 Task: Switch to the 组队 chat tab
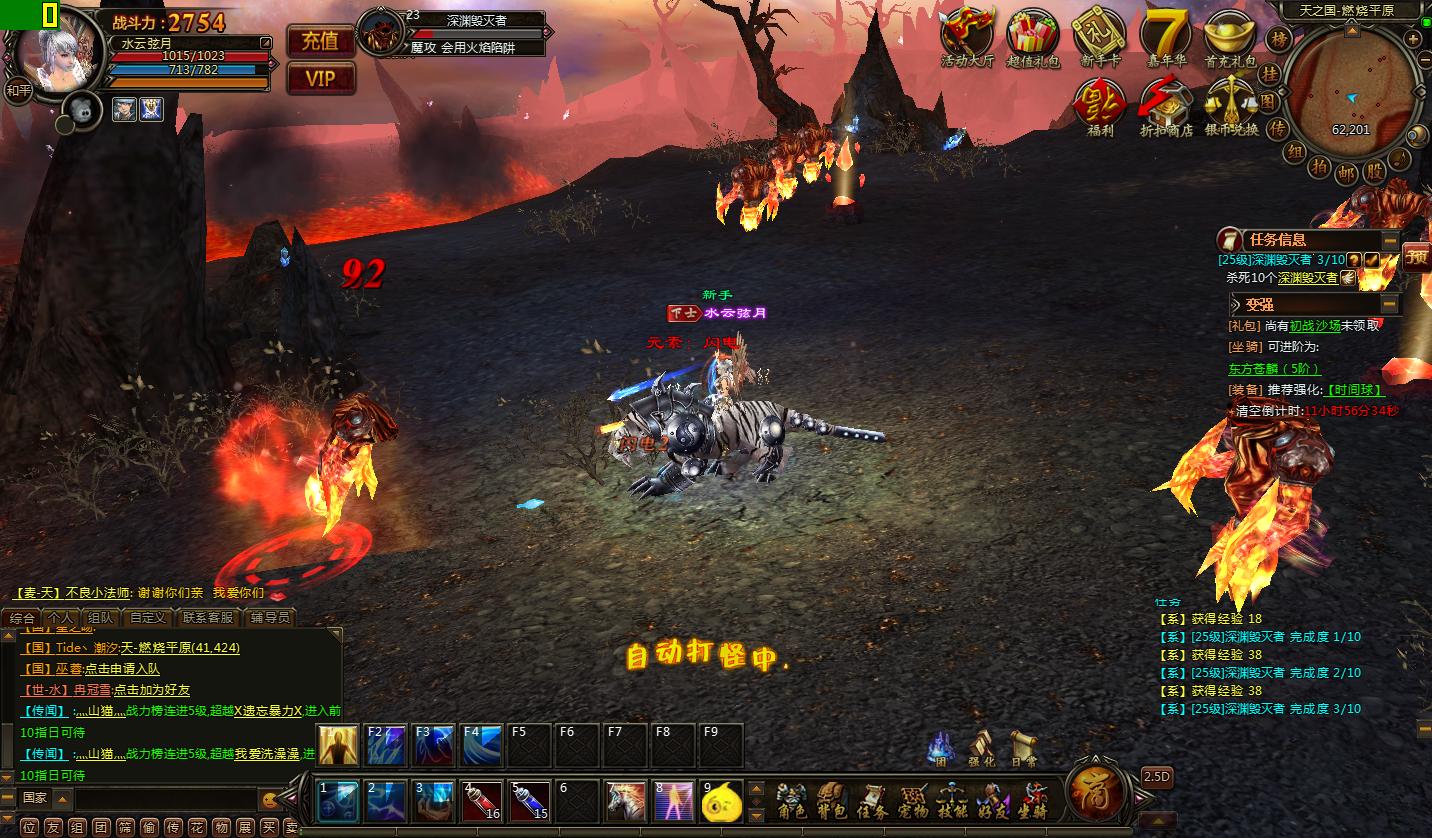100,618
